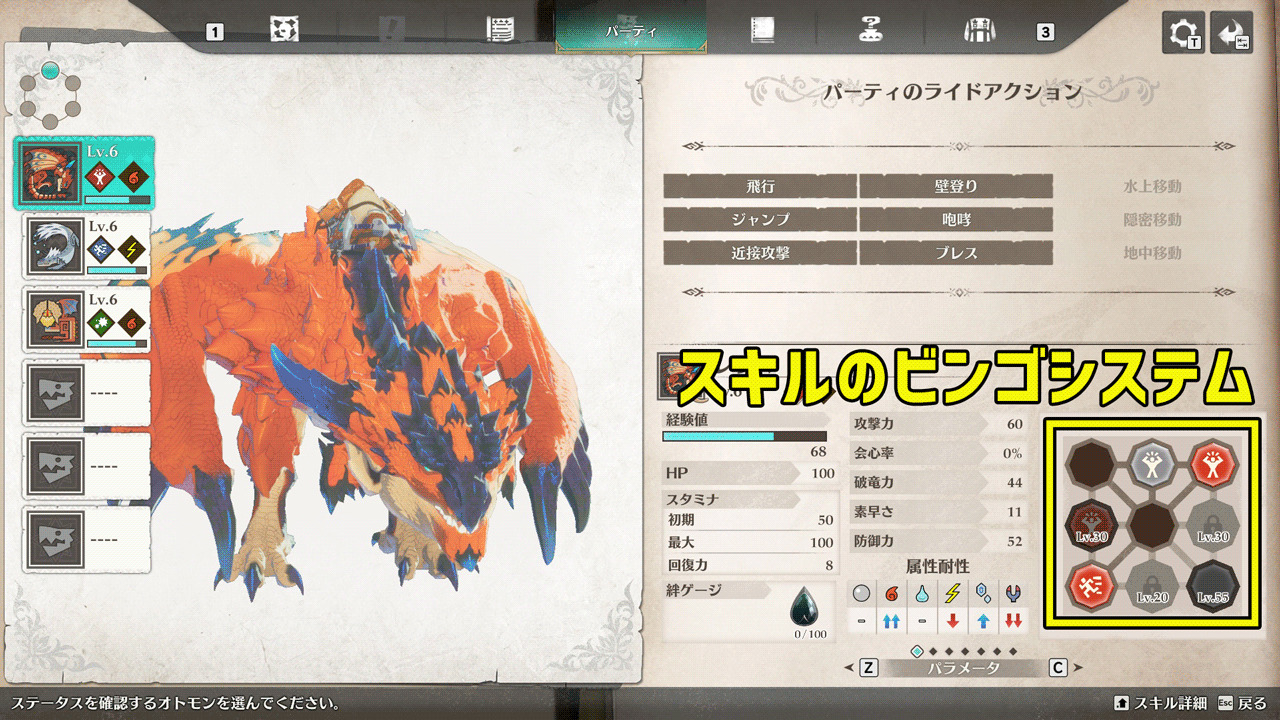
Task: Go to next page with right arrow beside パラメータ
Action: coord(1079,668)
